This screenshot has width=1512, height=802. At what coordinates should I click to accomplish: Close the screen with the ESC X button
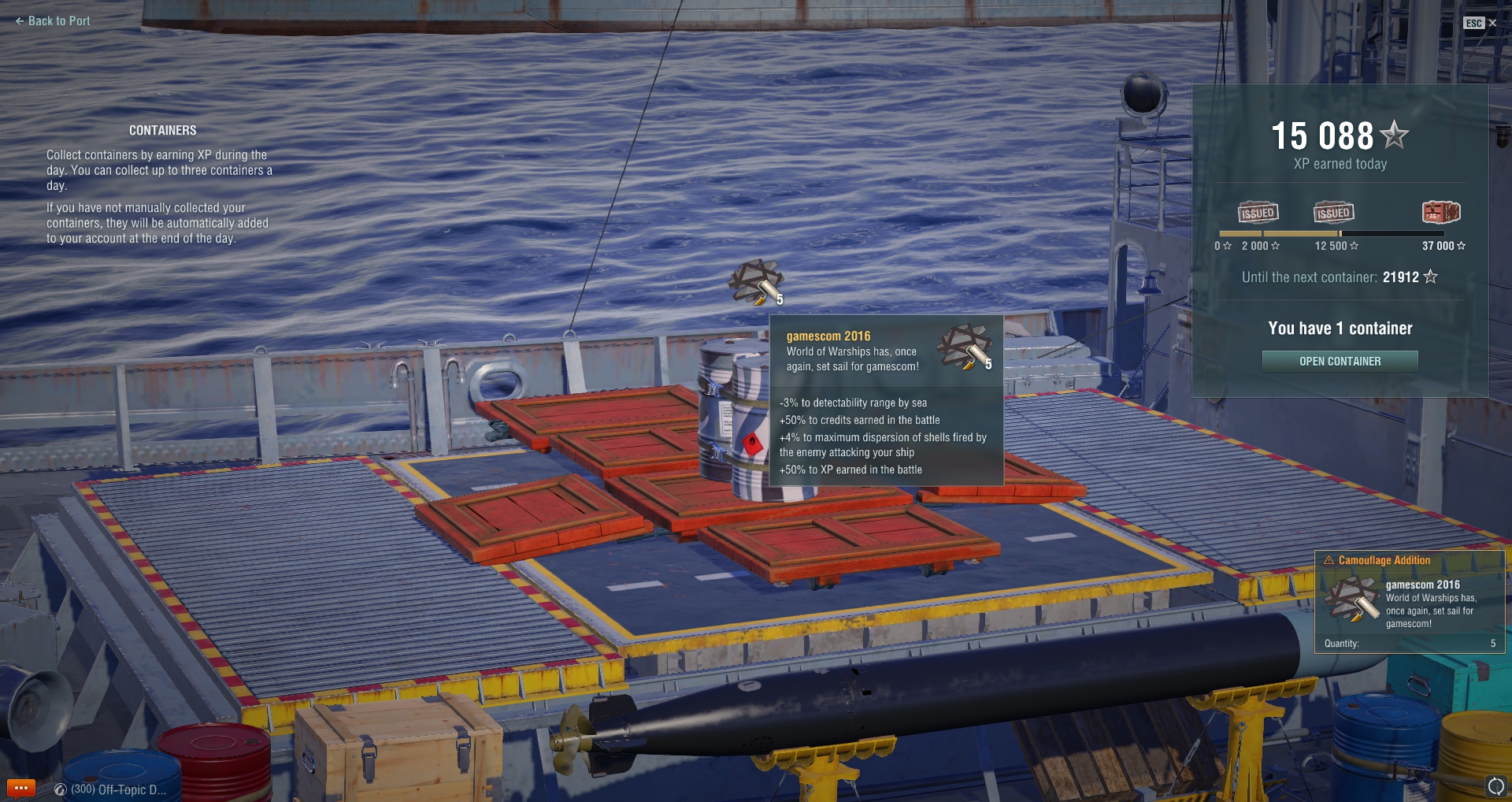[x=1480, y=23]
